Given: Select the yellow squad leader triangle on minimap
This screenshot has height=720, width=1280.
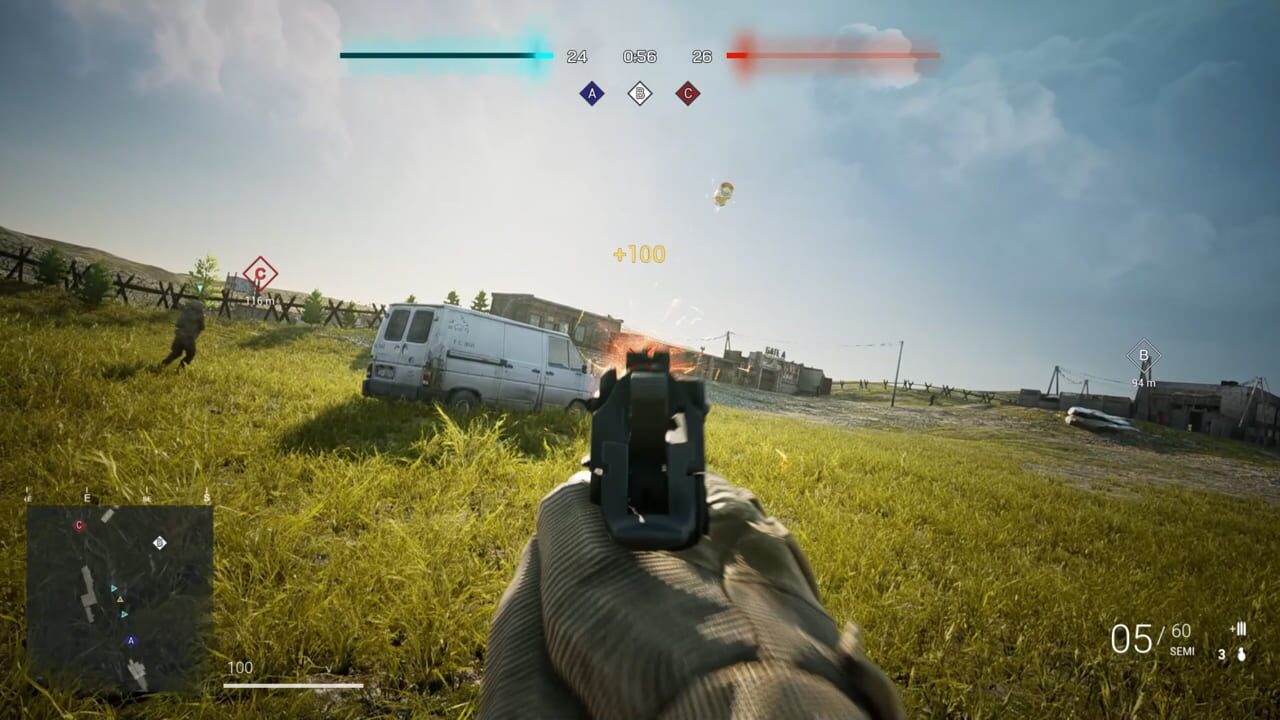Looking at the screenshot, I should [x=120, y=598].
